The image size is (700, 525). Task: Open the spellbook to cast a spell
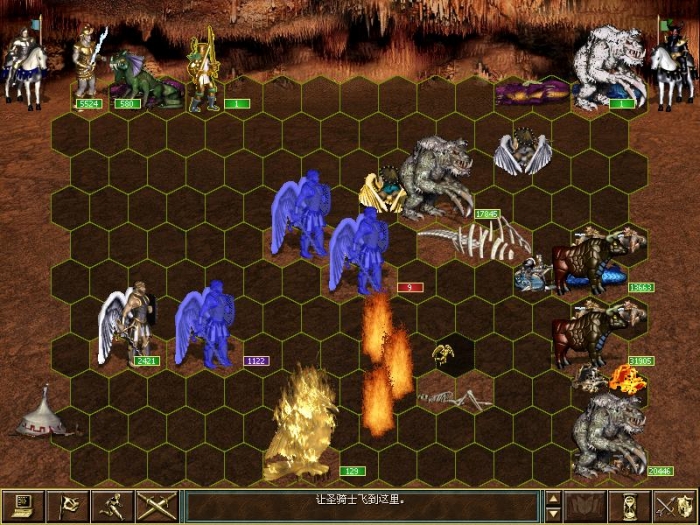coord(586,506)
